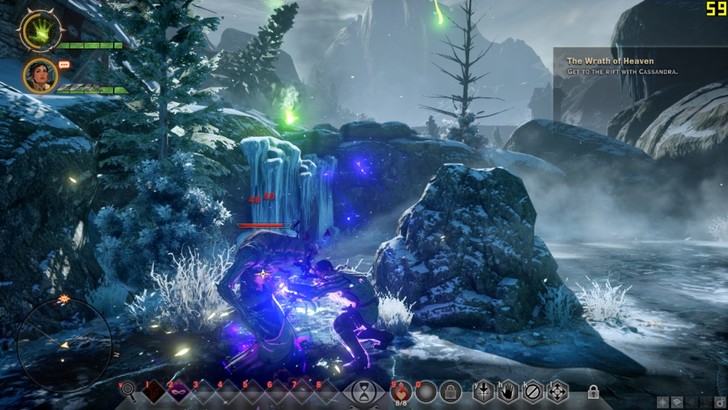Viewport: 728px width, 410px height.
Task: Use the first red ability slot
Action: point(151,392)
